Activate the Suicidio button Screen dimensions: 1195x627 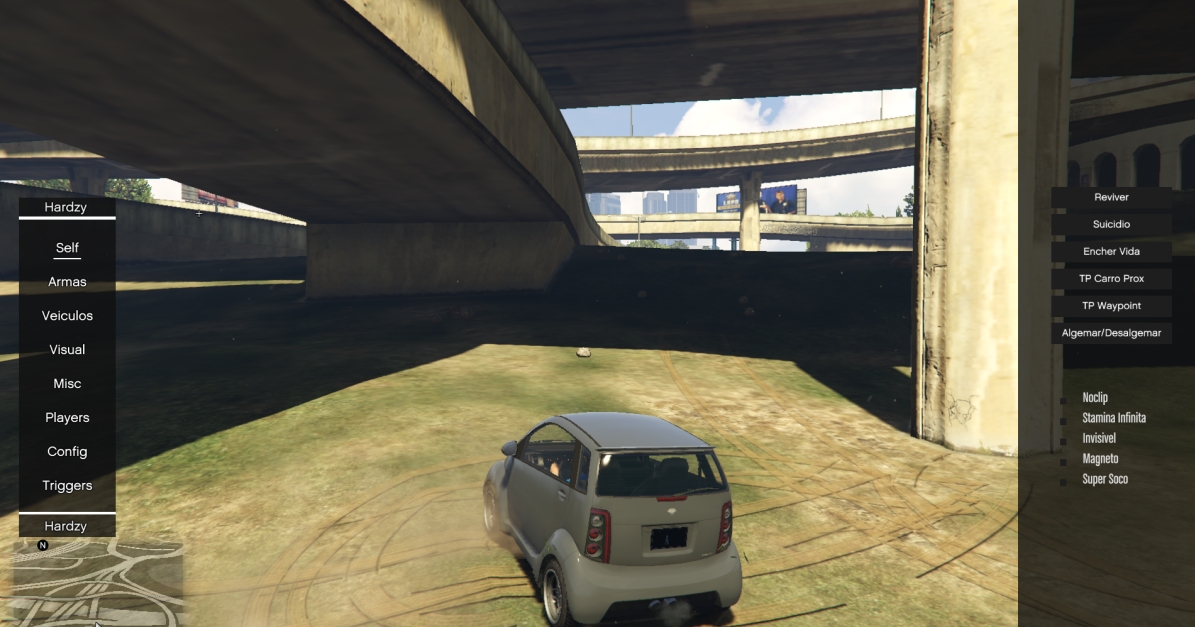click(1111, 225)
